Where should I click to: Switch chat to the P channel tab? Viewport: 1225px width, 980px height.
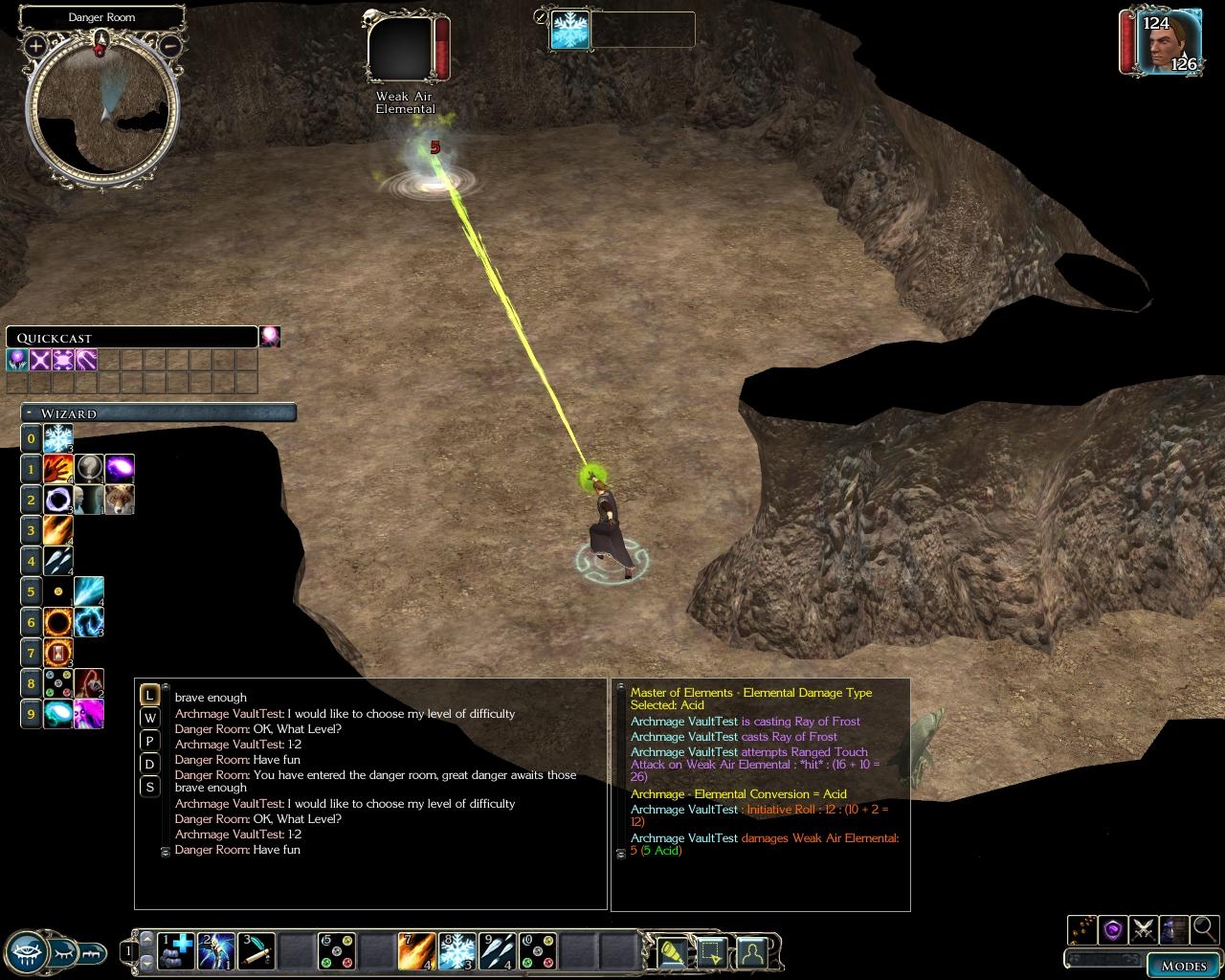coord(149,741)
